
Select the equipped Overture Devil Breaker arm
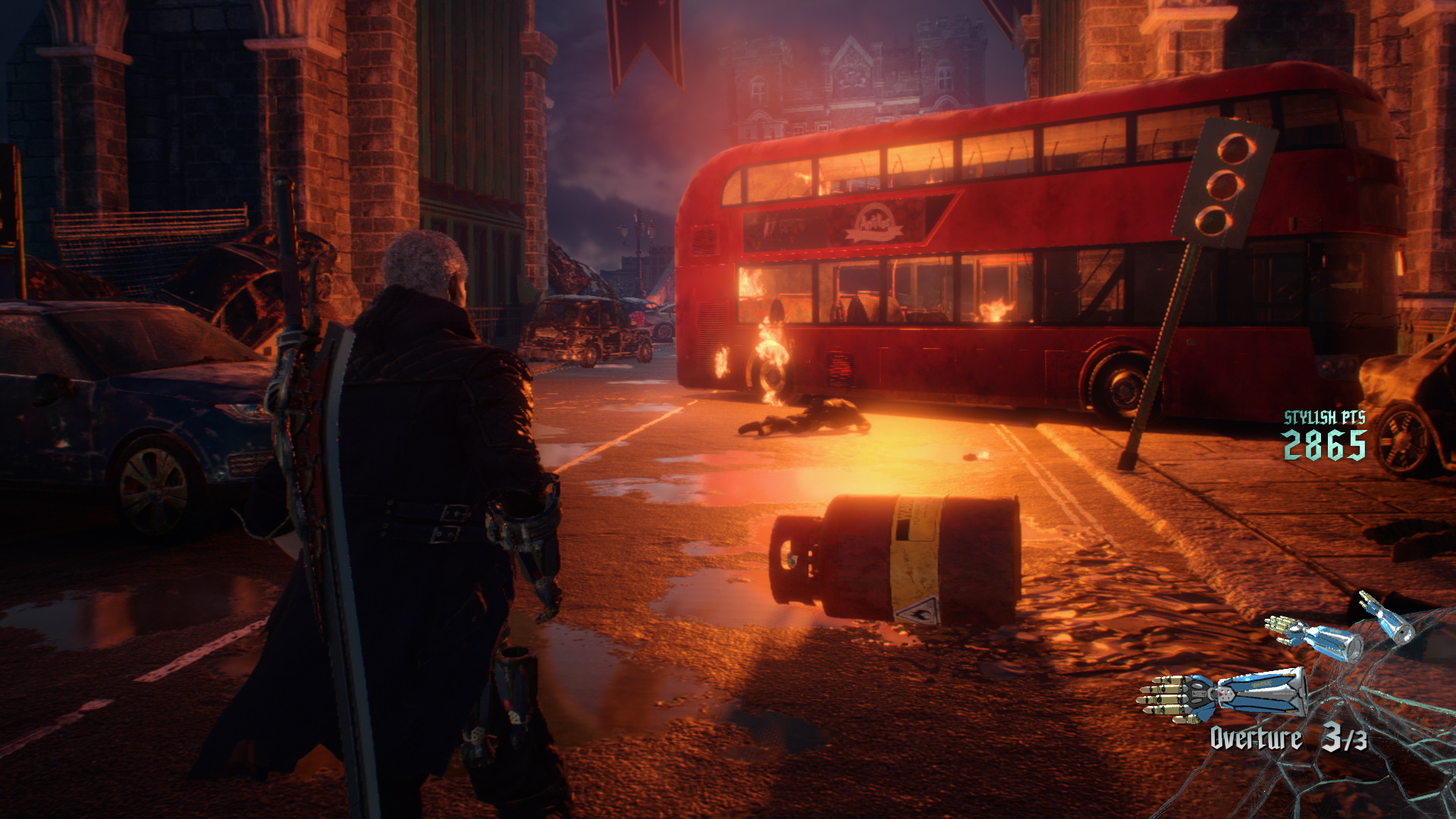tap(1222, 695)
